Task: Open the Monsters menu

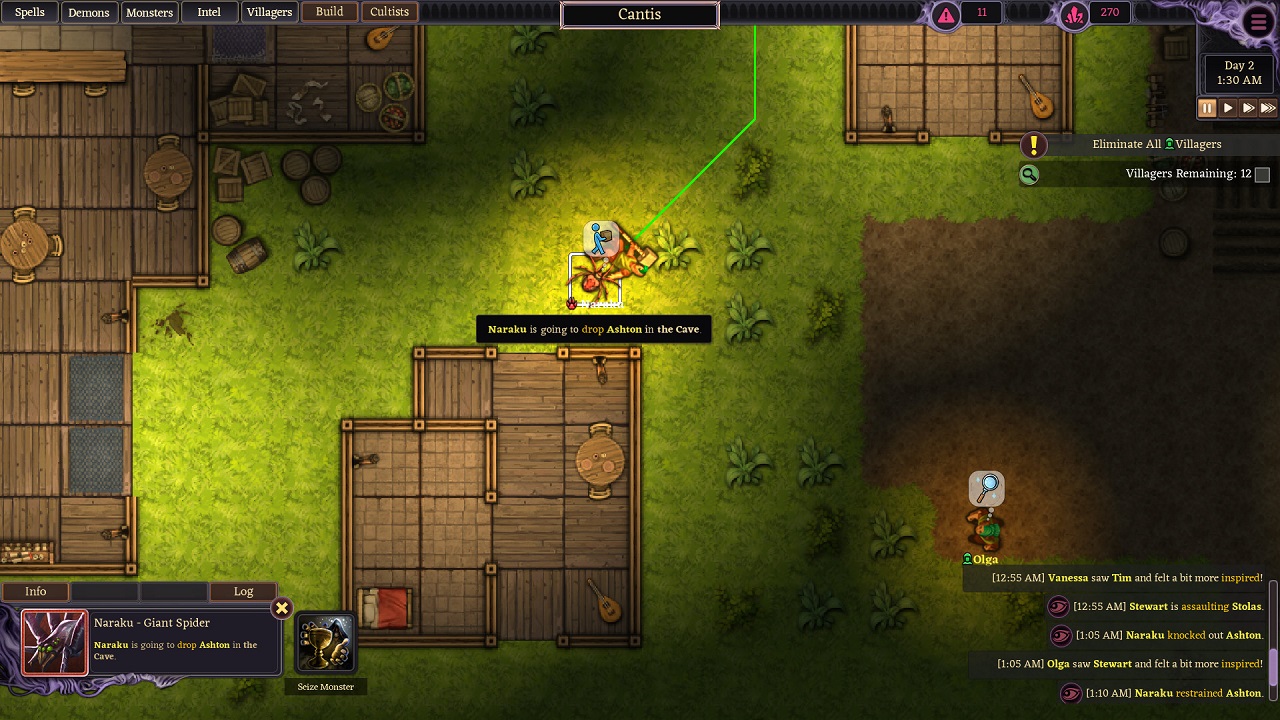Action: [x=149, y=12]
